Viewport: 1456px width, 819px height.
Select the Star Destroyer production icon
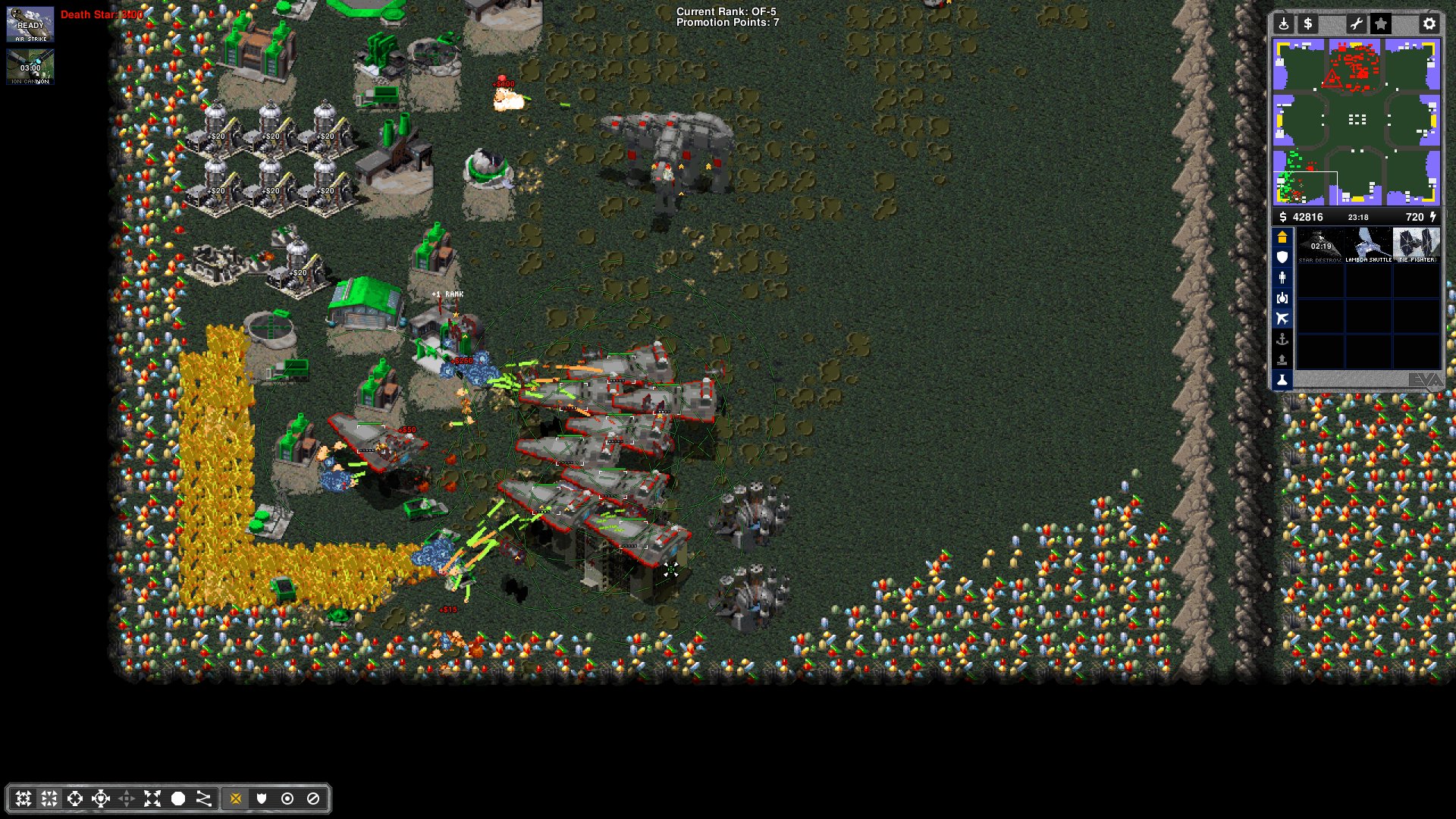coord(1320,246)
